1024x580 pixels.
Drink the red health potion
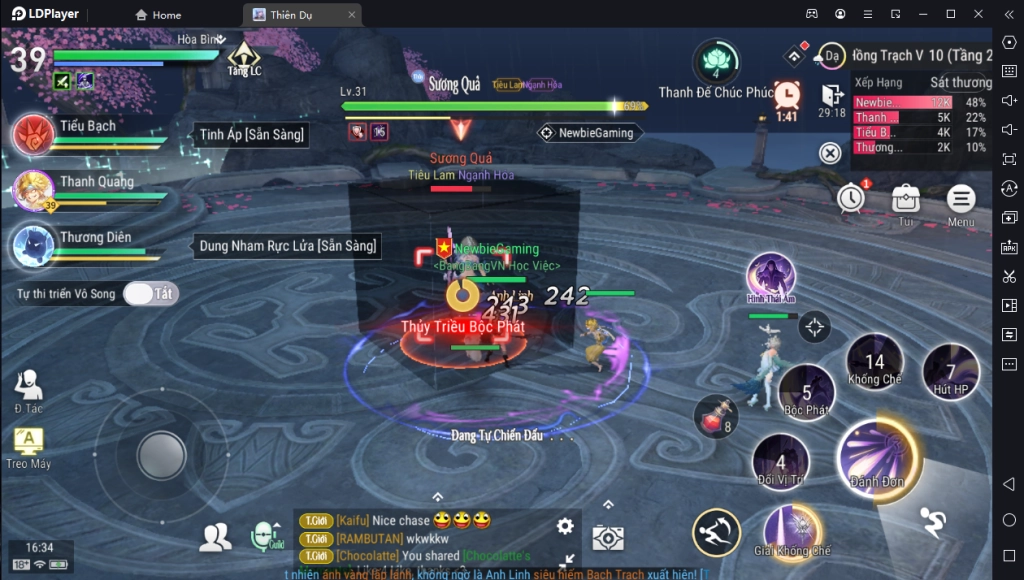[714, 418]
